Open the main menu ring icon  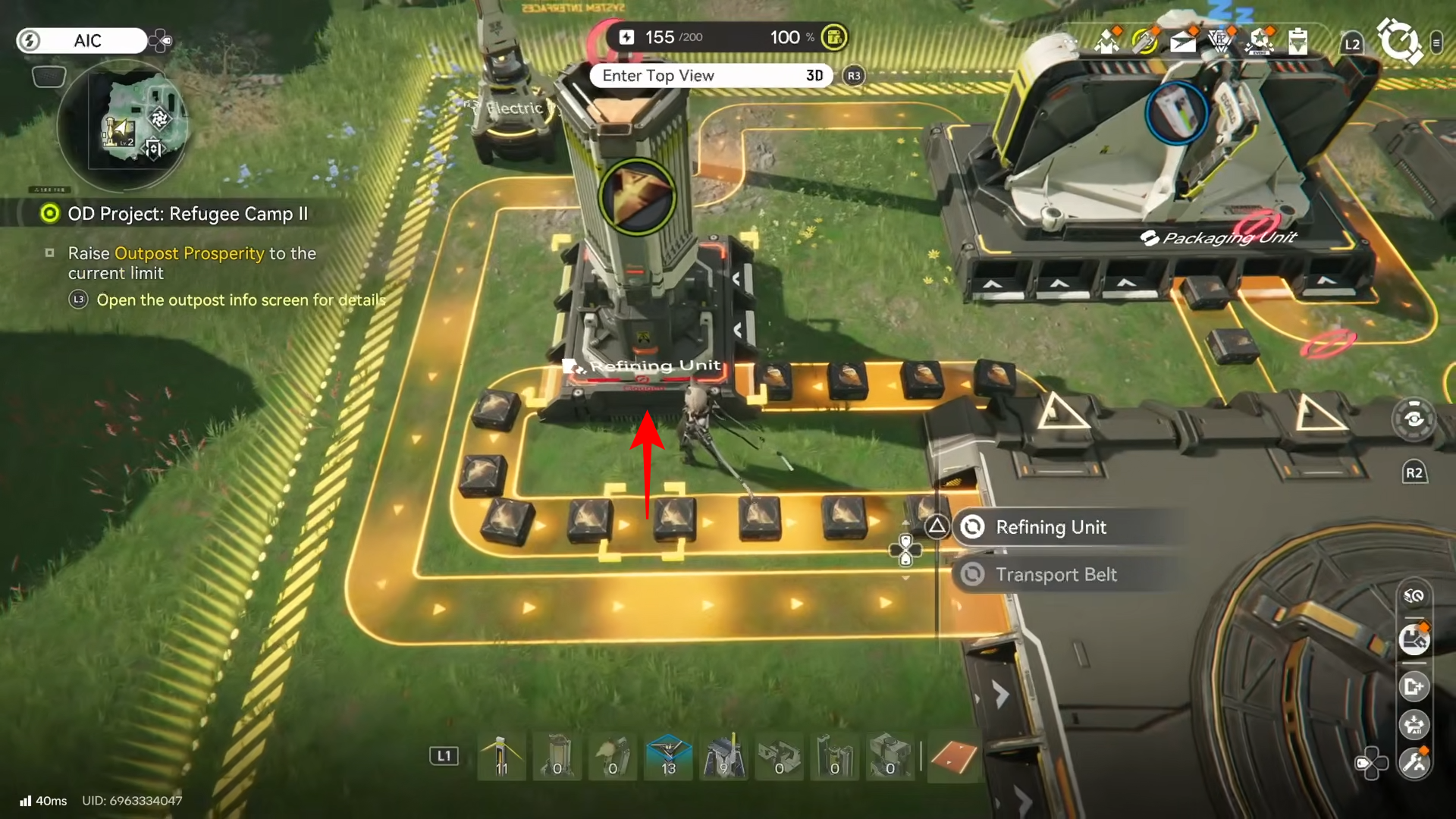pyautogui.click(x=1398, y=42)
